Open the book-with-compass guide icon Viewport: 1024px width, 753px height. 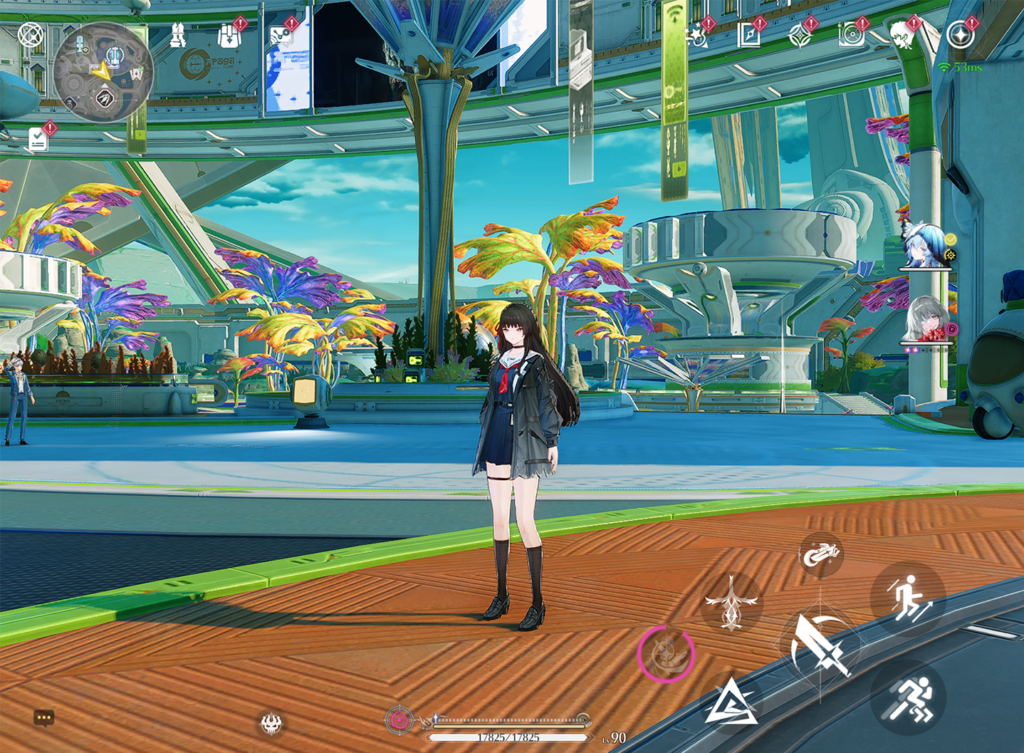(x=748, y=37)
